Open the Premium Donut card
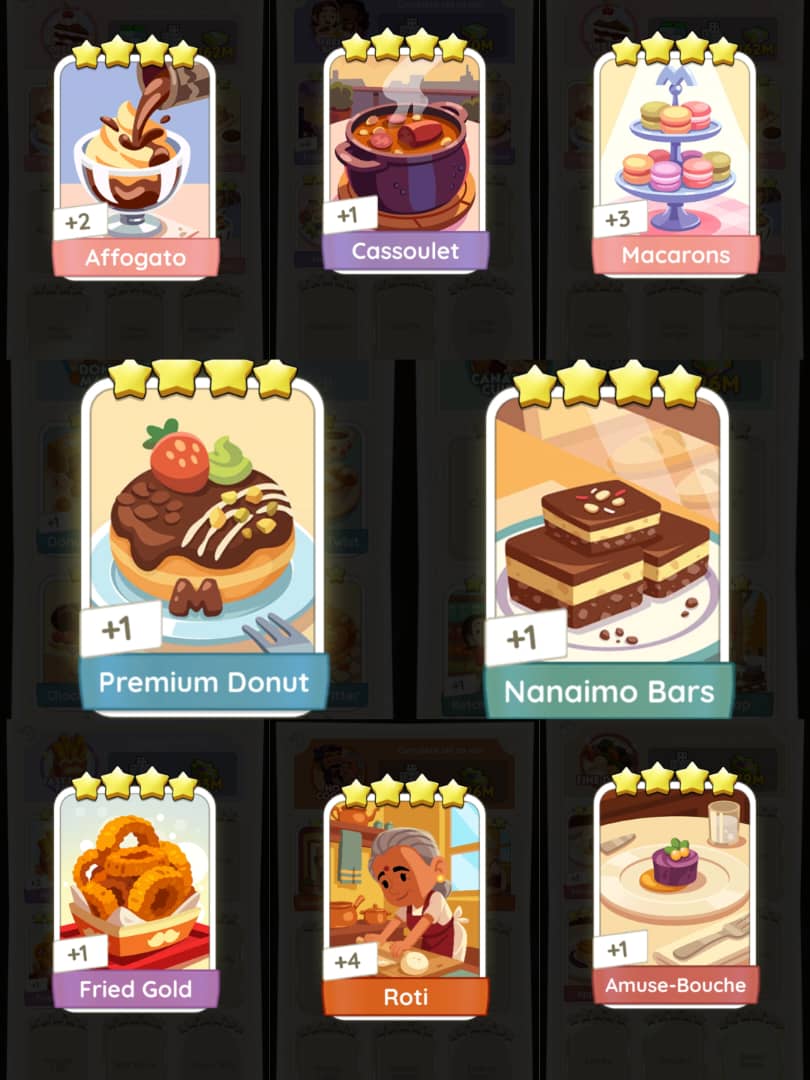Screen dimensions: 810x1080 coord(203,540)
